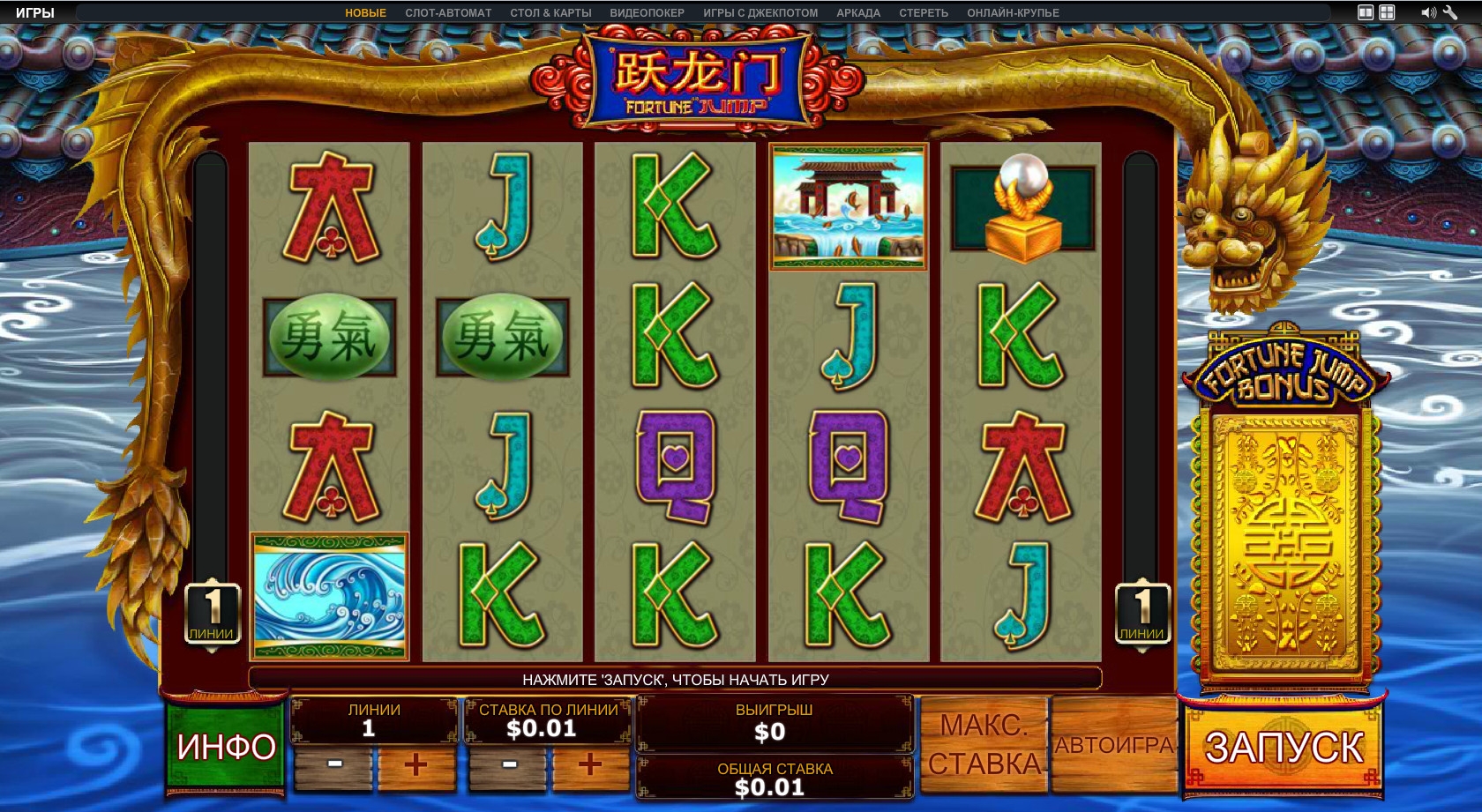Viewport: 1482px width, 812px height.
Task: Open settings via the wrench icon
Action: (1450, 12)
